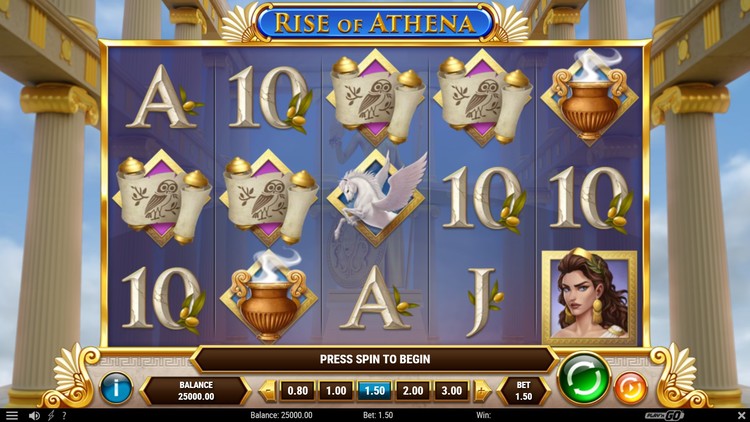The height and width of the screenshot is (422, 750).
Task: Open help via the question mark
Action: coord(64,415)
